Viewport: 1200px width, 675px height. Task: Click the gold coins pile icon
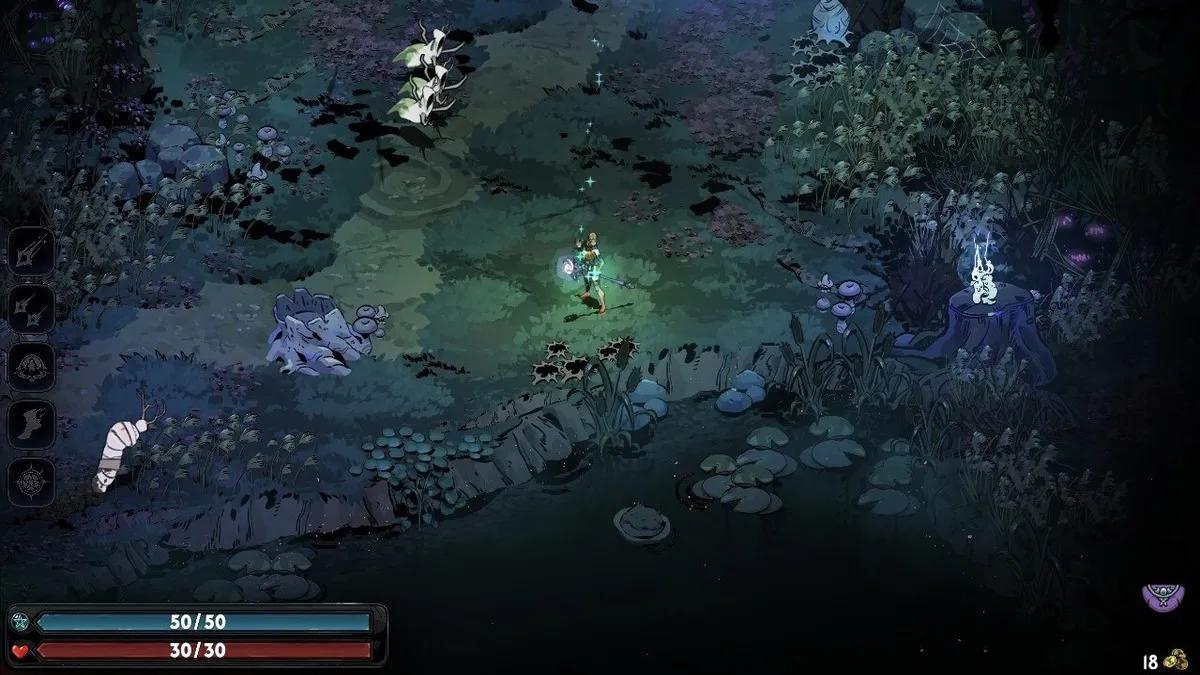coord(1177,661)
